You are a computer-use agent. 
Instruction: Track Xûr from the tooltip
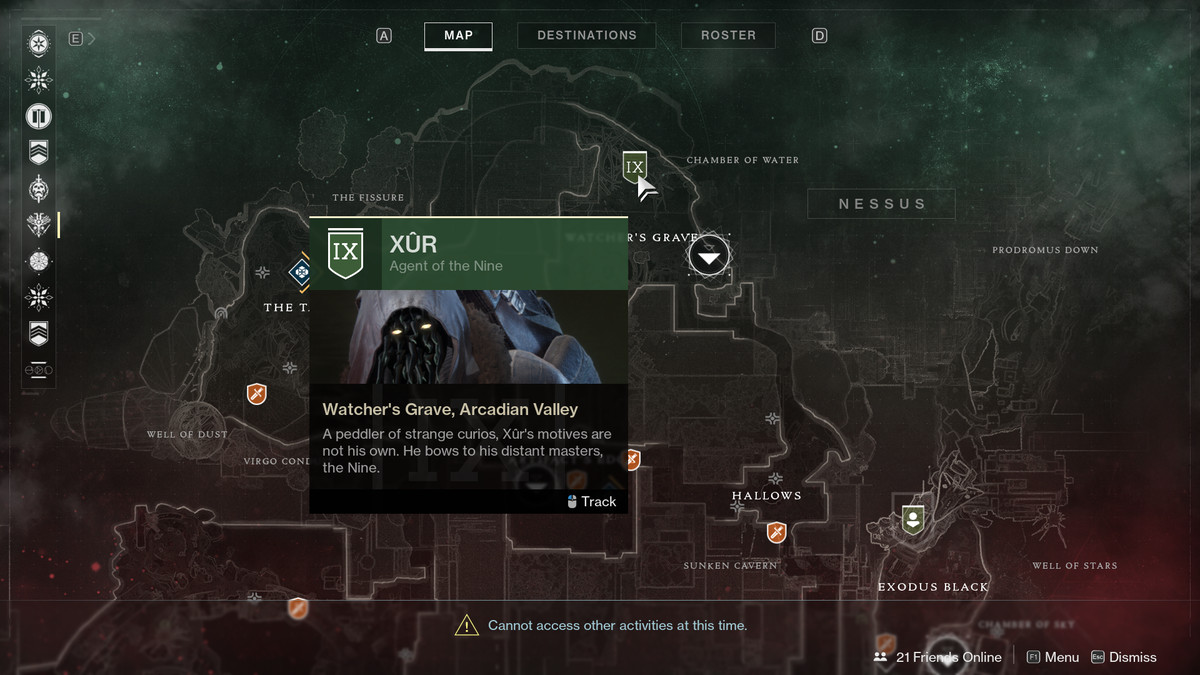coord(590,501)
